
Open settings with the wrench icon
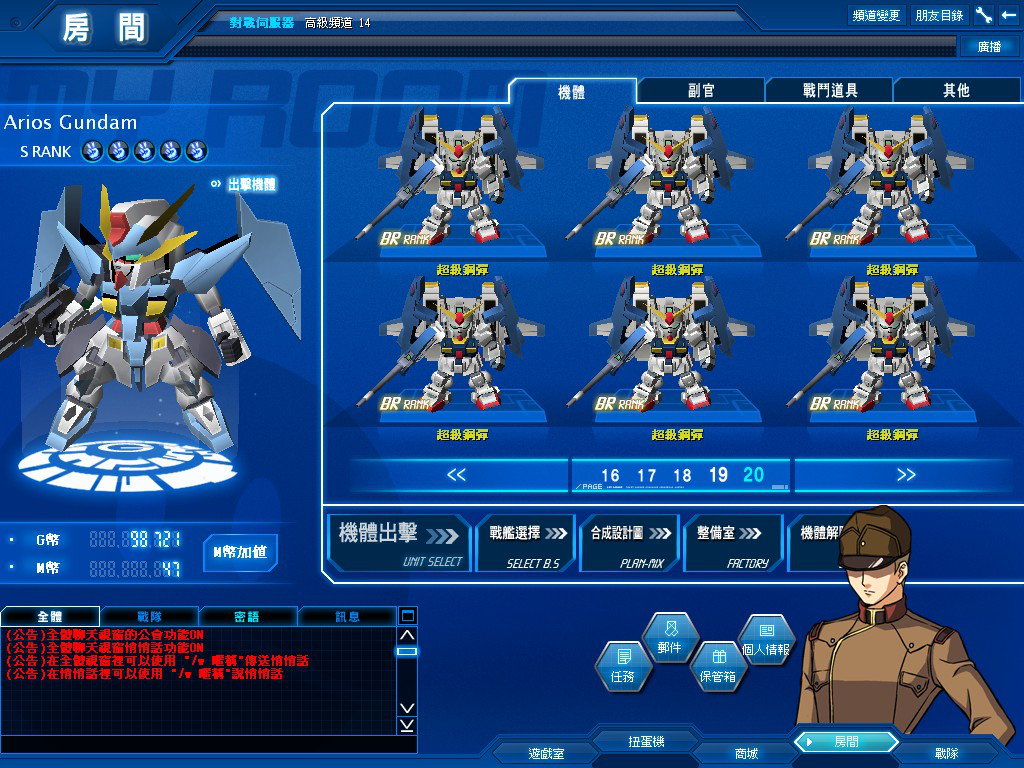coord(984,16)
